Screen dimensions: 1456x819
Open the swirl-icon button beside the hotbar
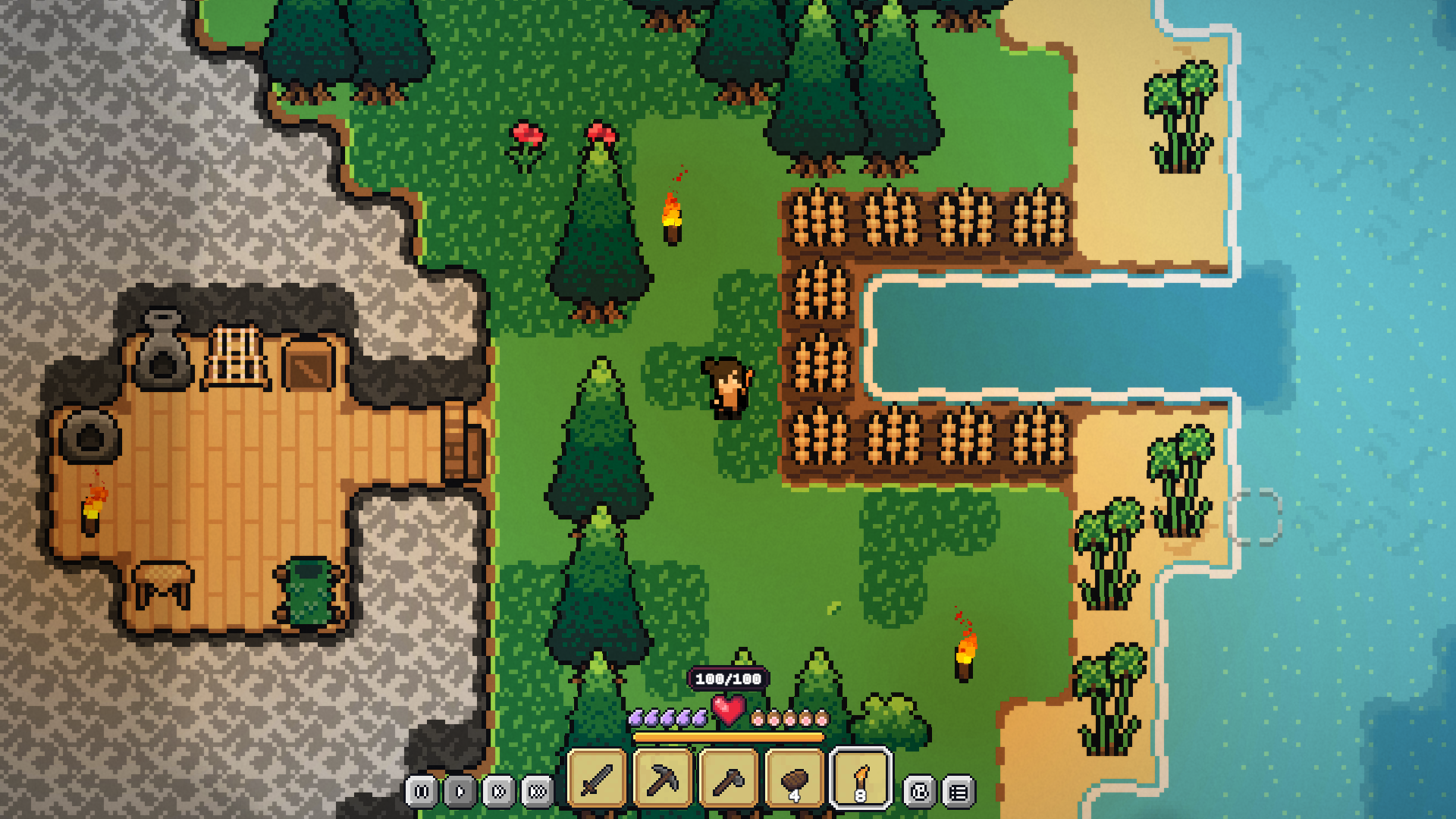coord(920,792)
